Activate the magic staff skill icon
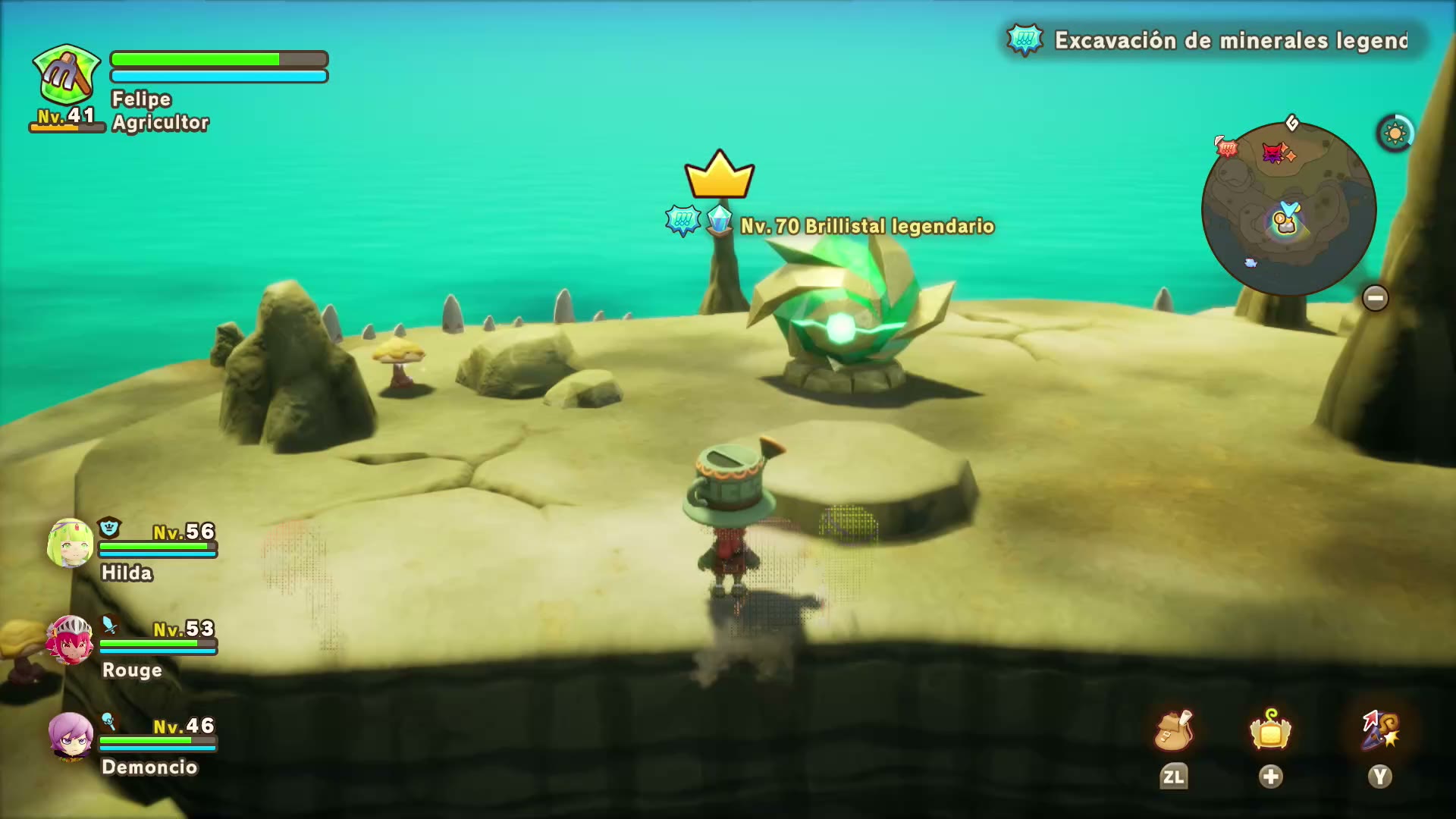The width and height of the screenshot is (1456, 819). pos(1379,731)
